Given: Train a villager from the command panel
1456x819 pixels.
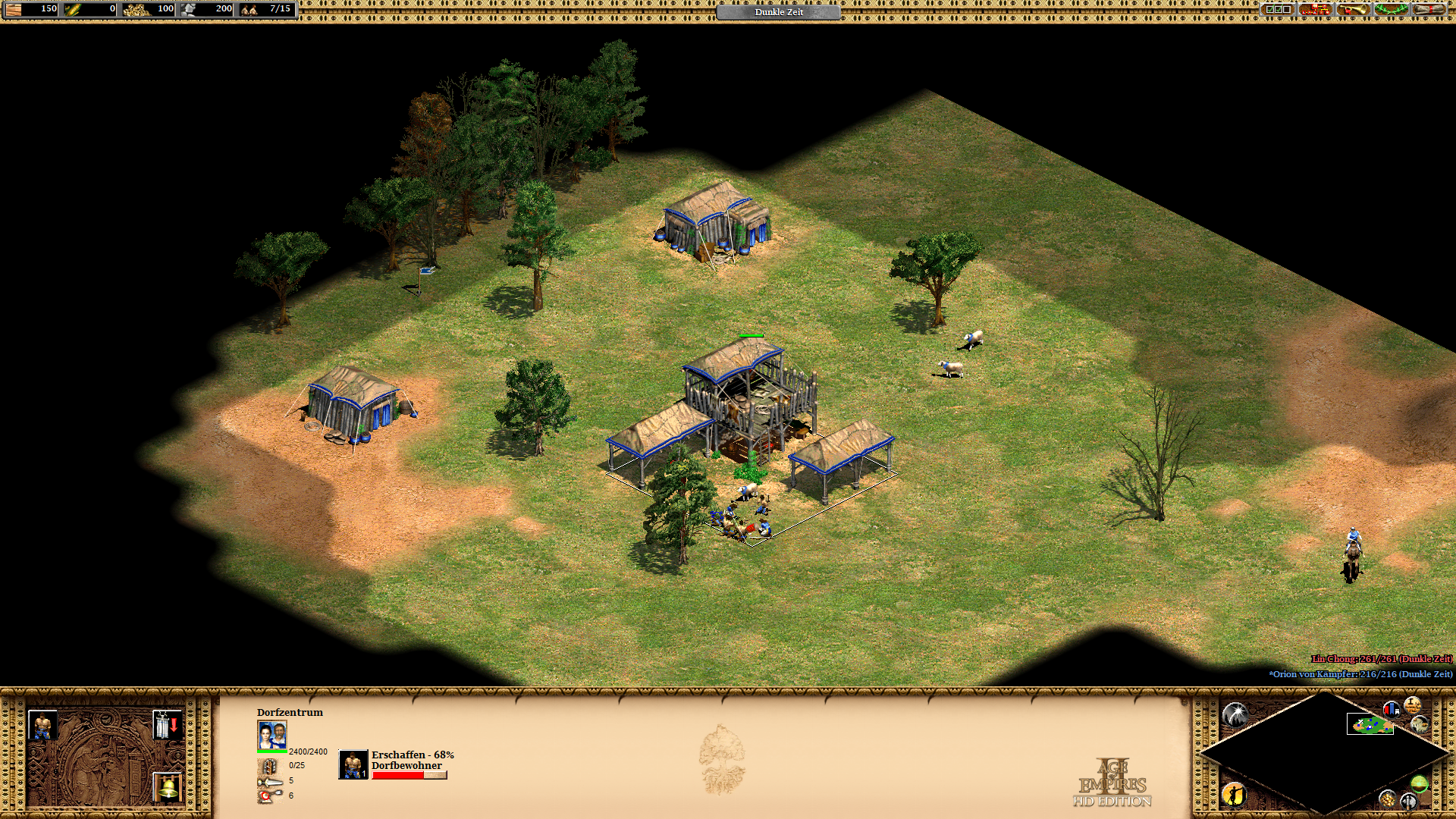Looking at the screenshot, I should 42,726.
